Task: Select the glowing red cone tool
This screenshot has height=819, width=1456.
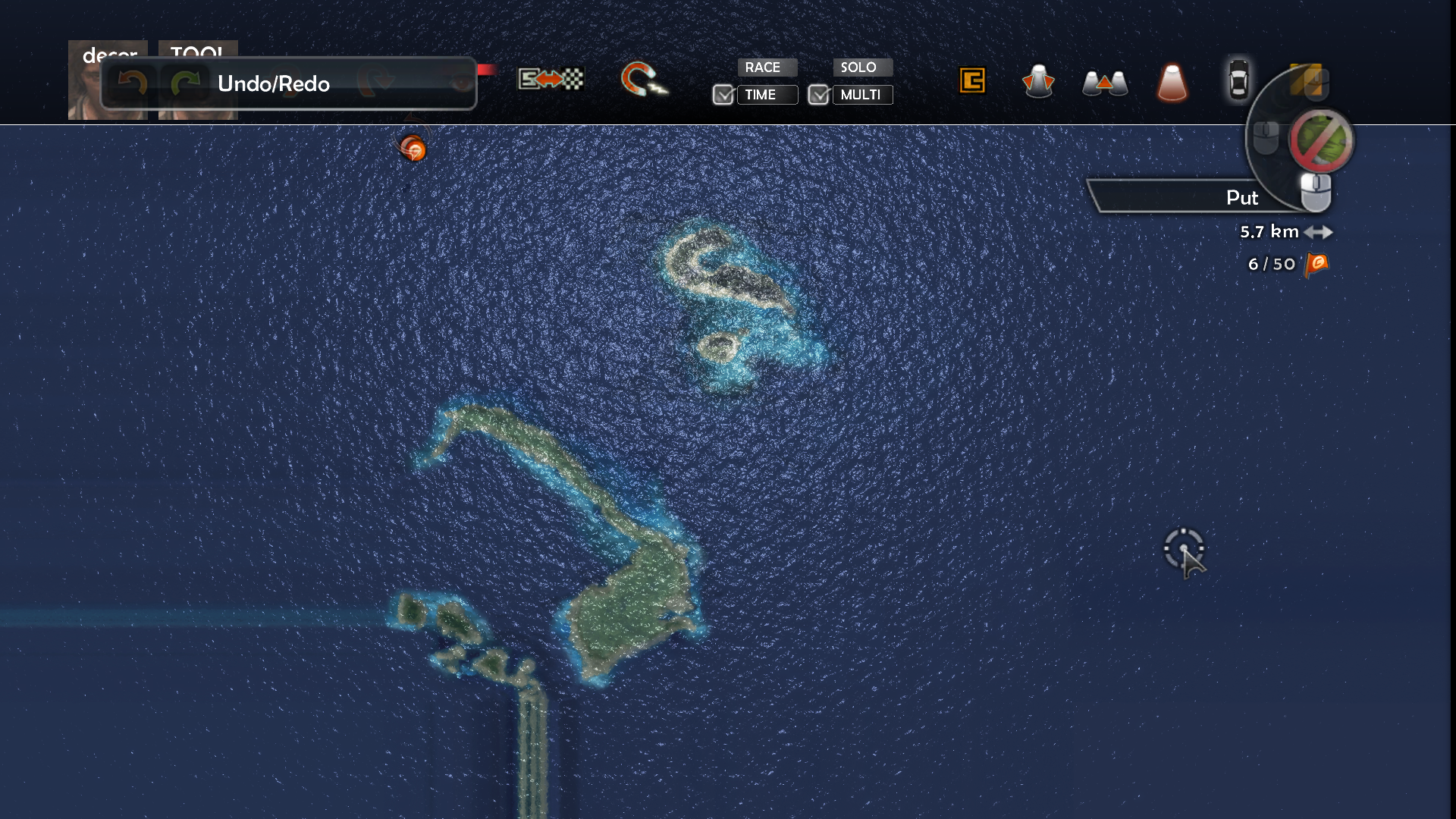Action: click(1172, 83)
